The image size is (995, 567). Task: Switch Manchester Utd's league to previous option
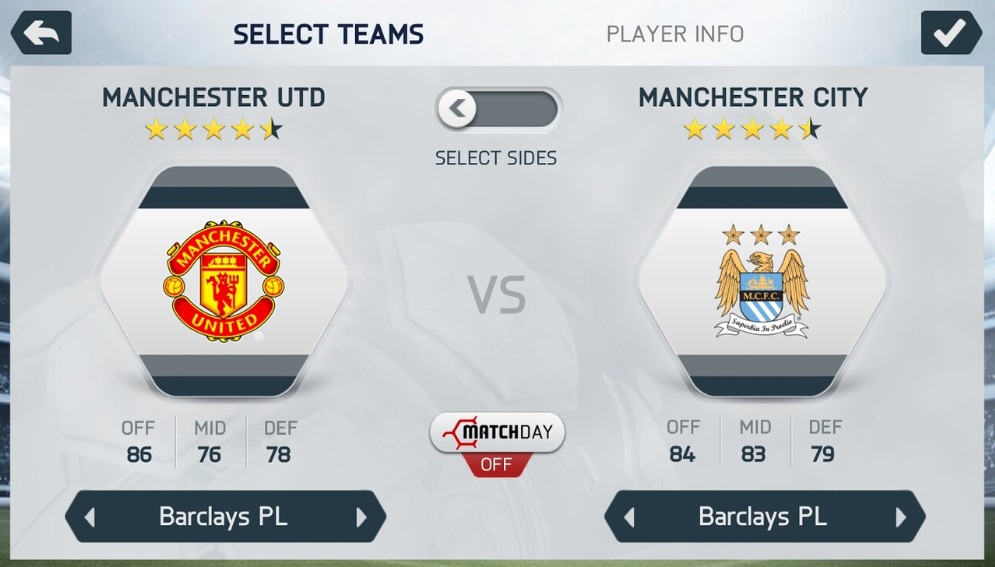90,517
